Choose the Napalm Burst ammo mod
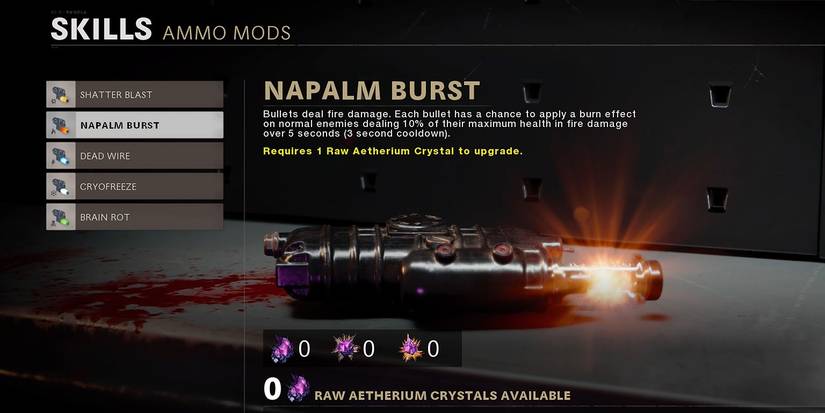 [x=134, y=125]
